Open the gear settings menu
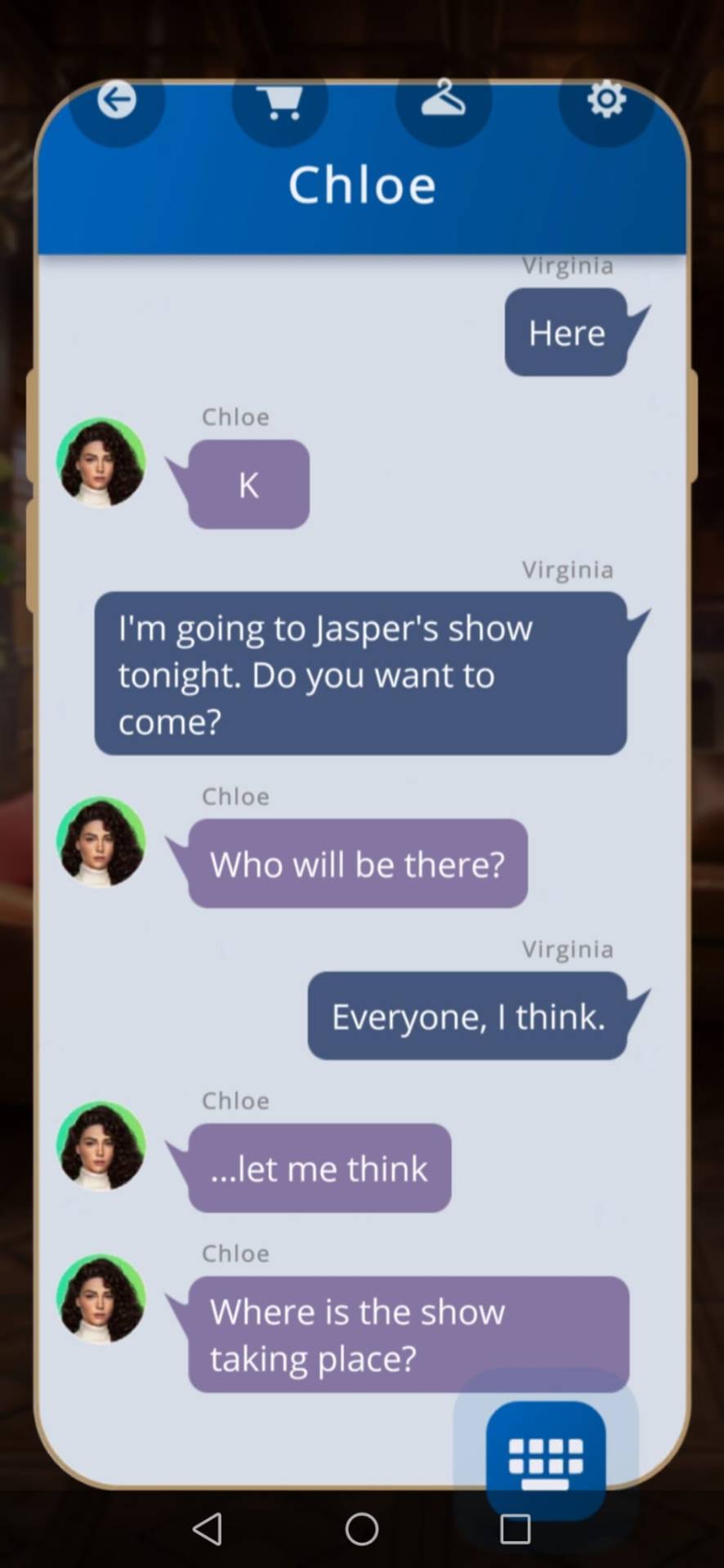 coord(606,100)
